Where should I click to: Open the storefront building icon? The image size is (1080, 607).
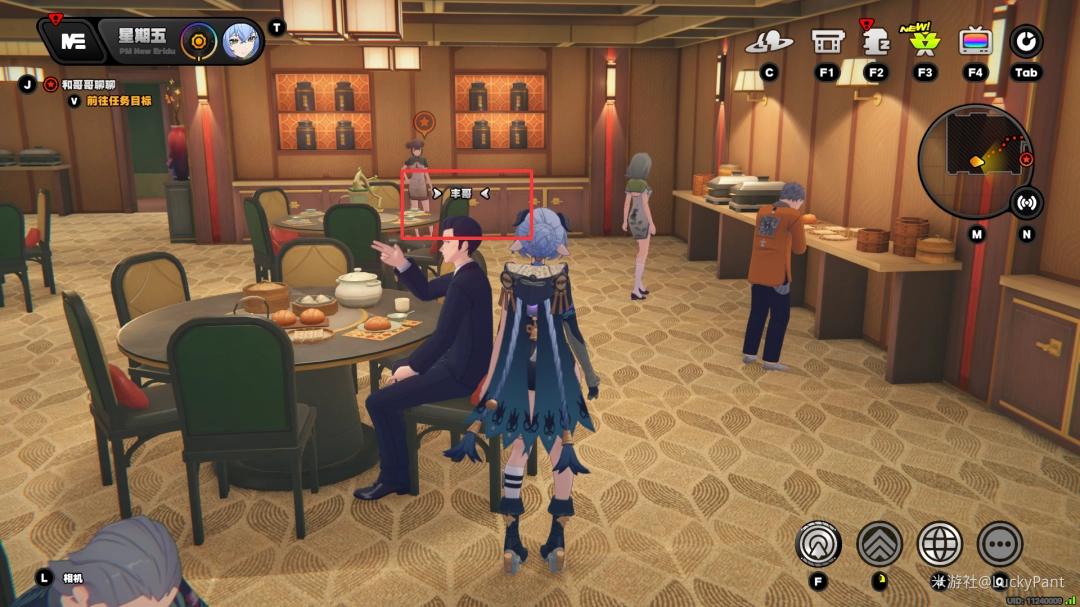(x=826, y=42)
